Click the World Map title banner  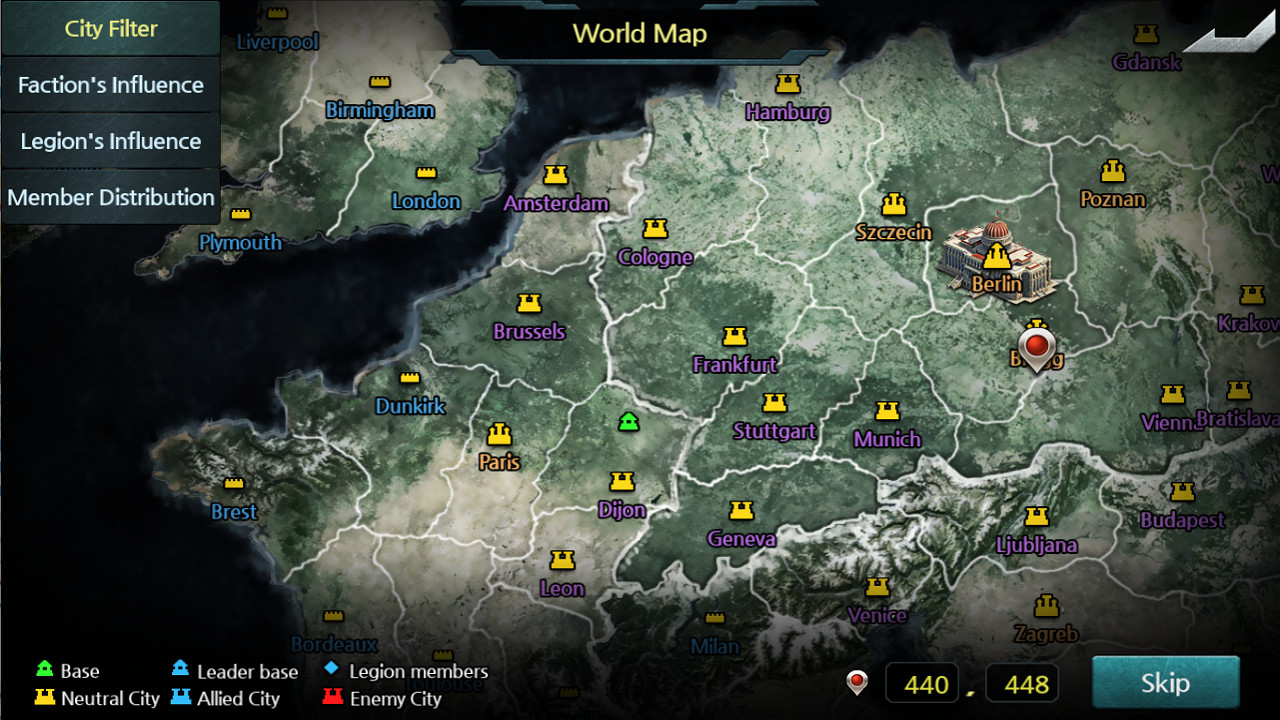click(x=639, y=33)
